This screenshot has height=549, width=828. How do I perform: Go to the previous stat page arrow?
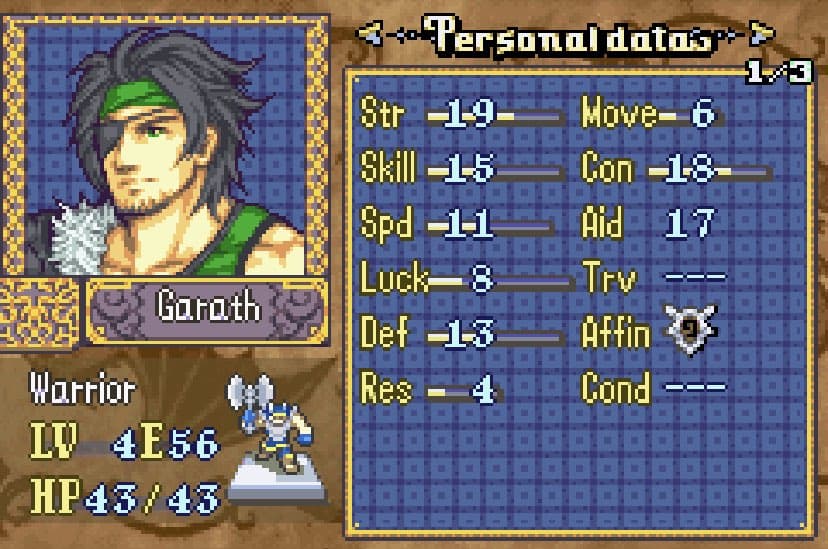(x=370, y=38)
